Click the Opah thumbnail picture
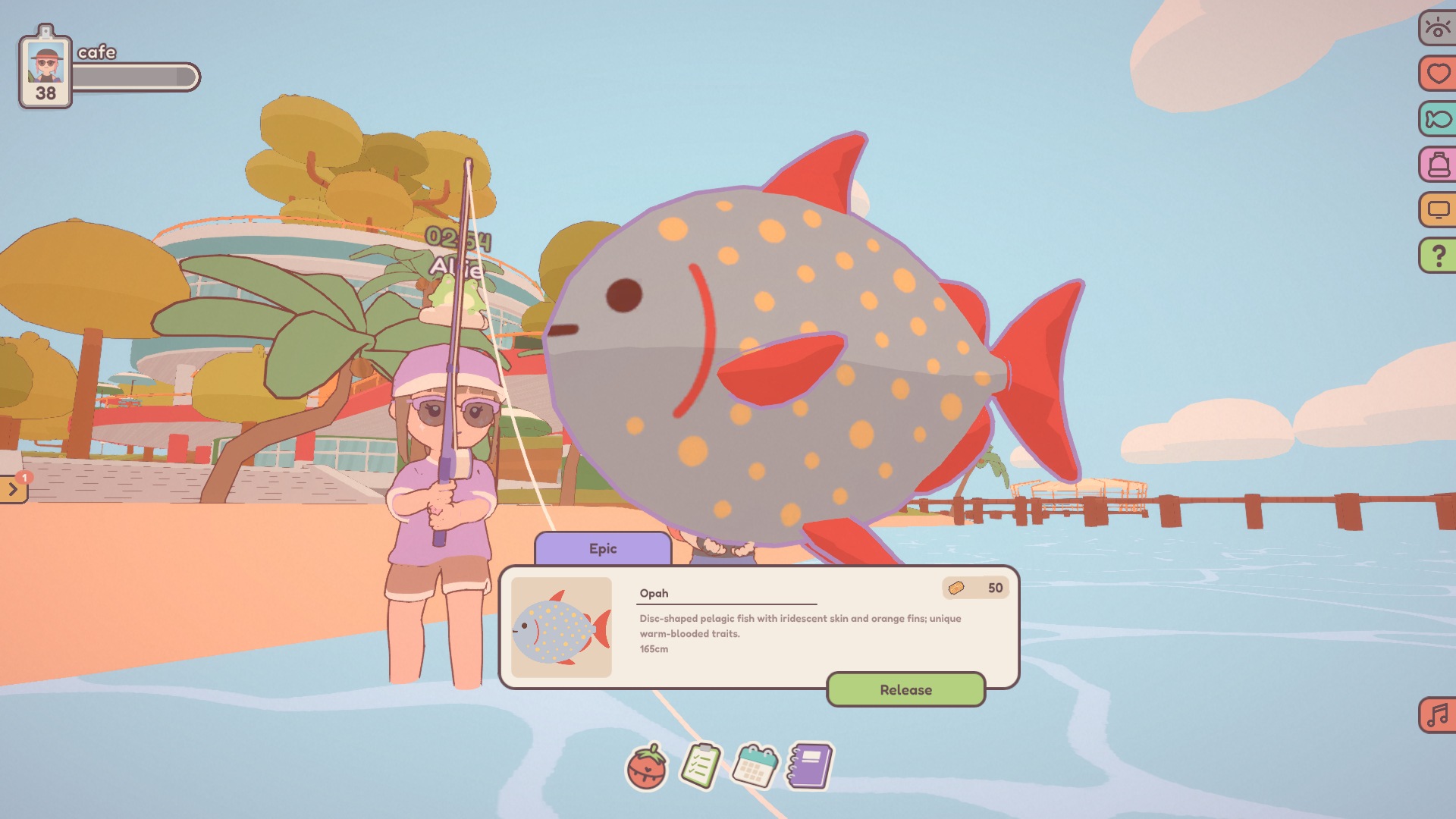 [x=561, y=627]
